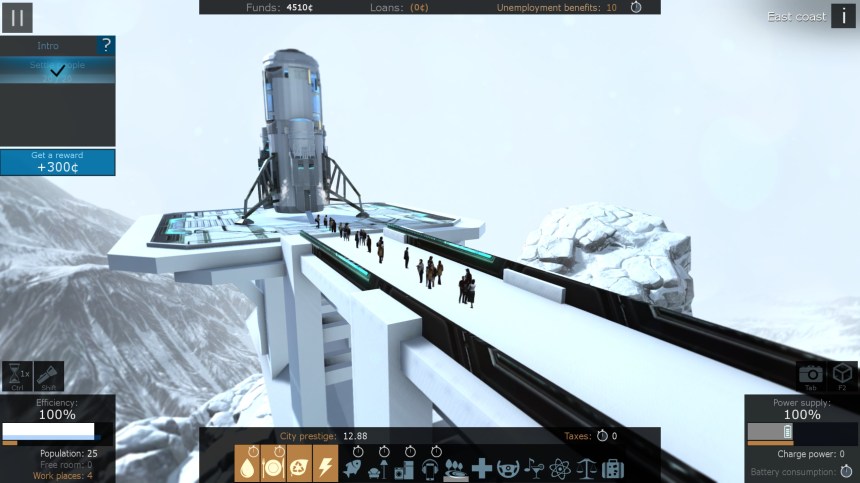
Task: Select the food plate category
Action: (273, 467)
